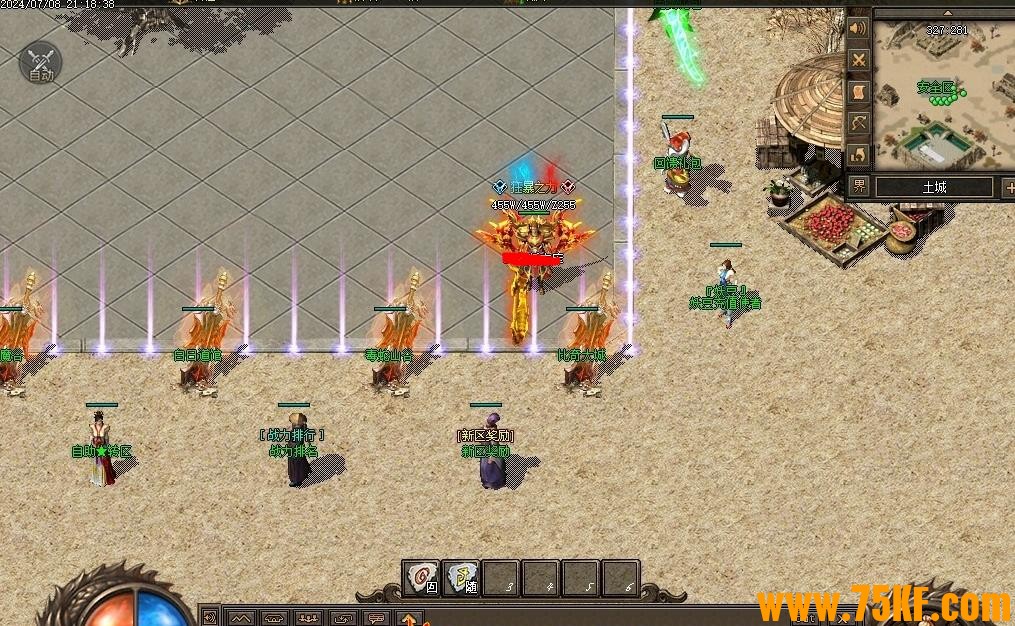Open the chat bubble button on bottom bar
The width and height of the screenshot is (1015, 626).
point(376,618)
